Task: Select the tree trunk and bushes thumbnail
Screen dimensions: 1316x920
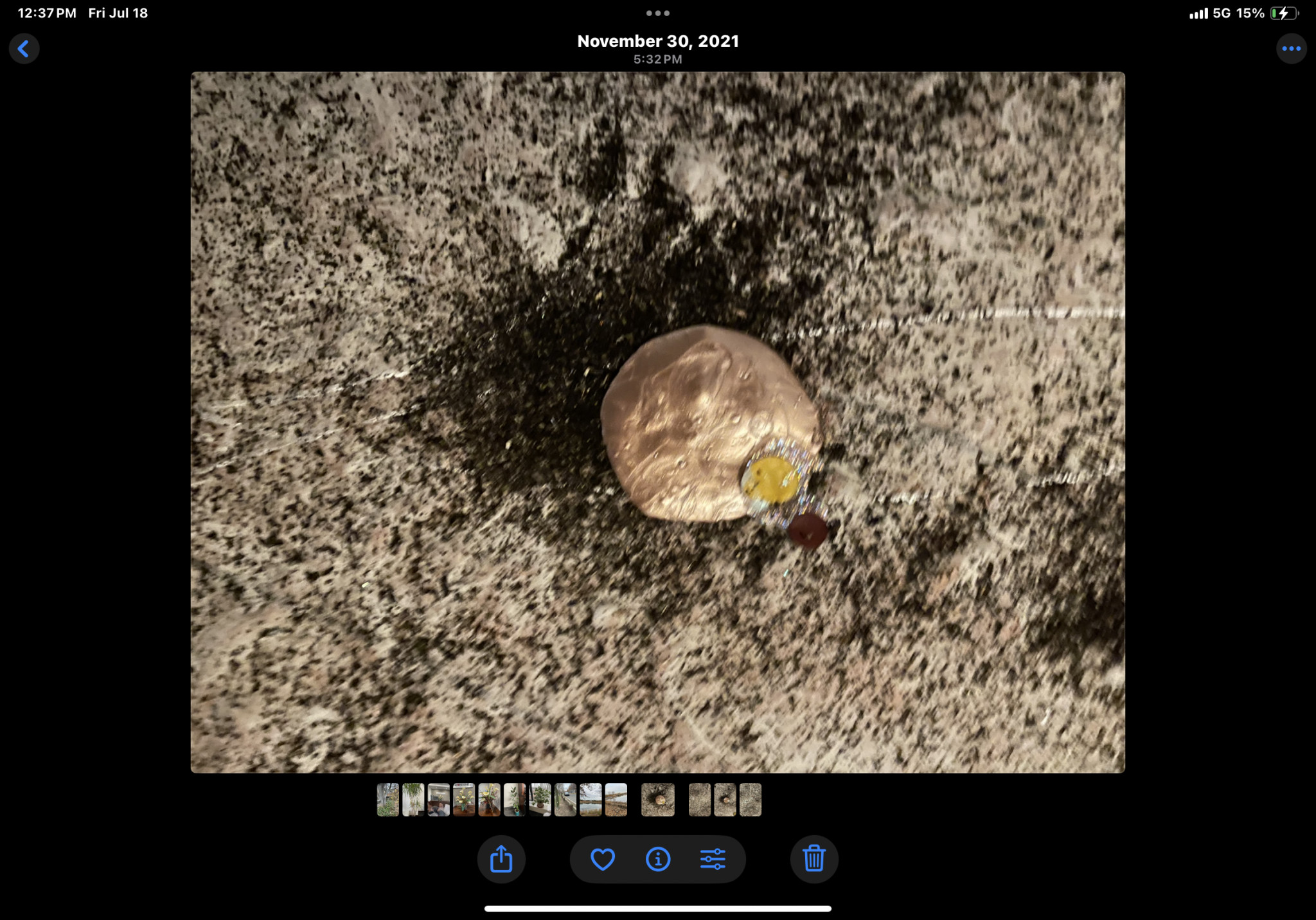Action: [387, 800]
